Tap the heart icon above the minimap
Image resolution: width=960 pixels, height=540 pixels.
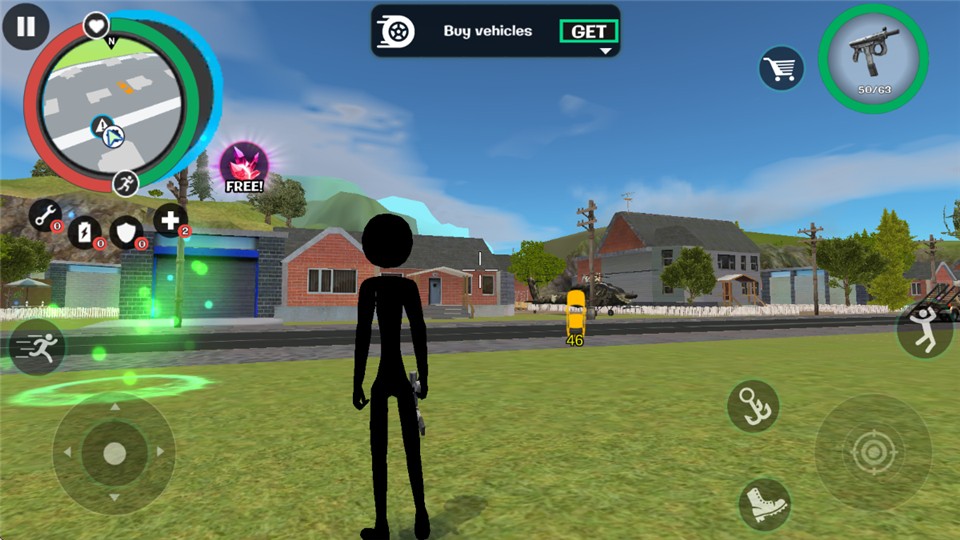96,25
